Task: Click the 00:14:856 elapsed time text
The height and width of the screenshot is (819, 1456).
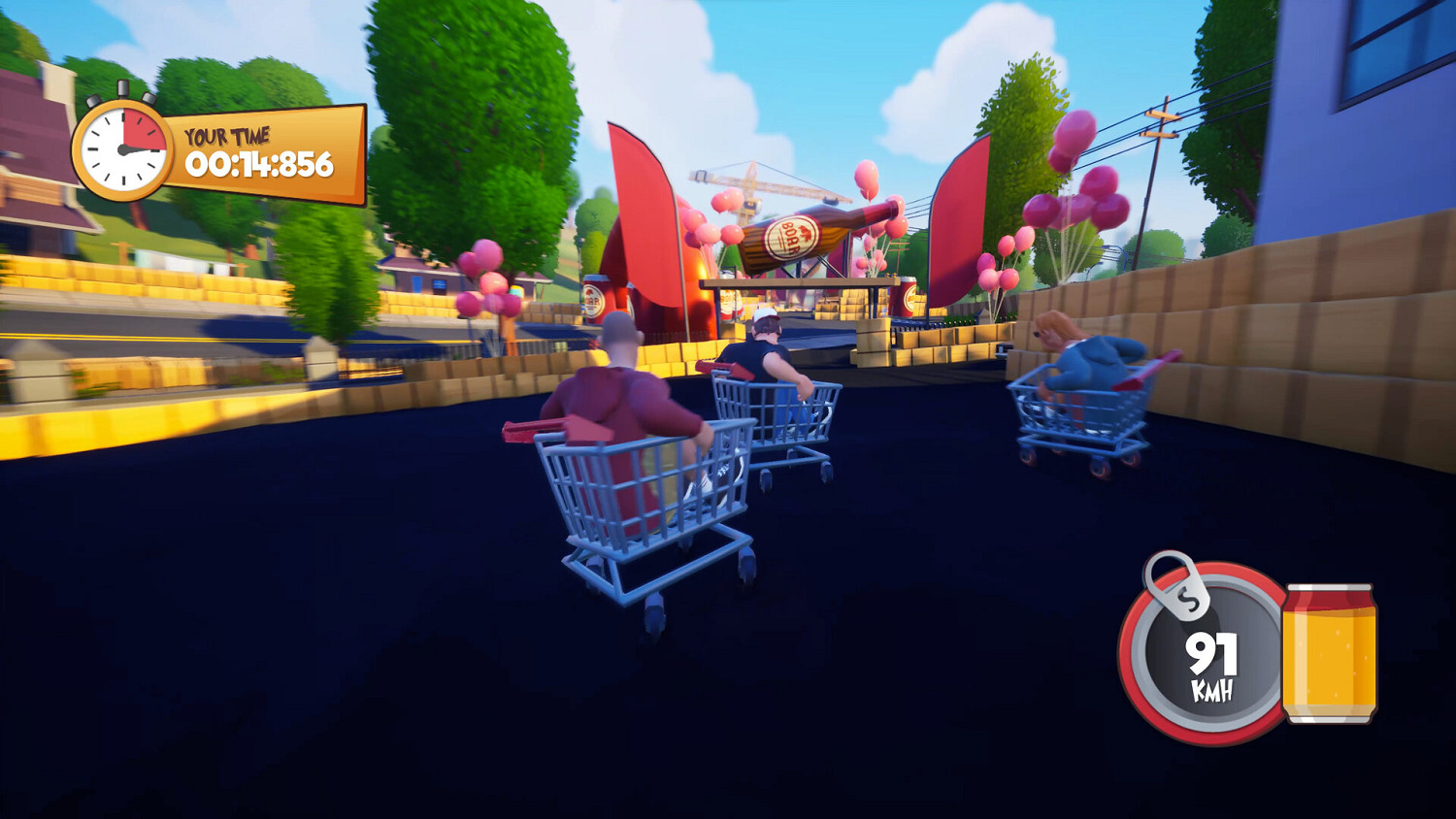Action: click(262, 163)
